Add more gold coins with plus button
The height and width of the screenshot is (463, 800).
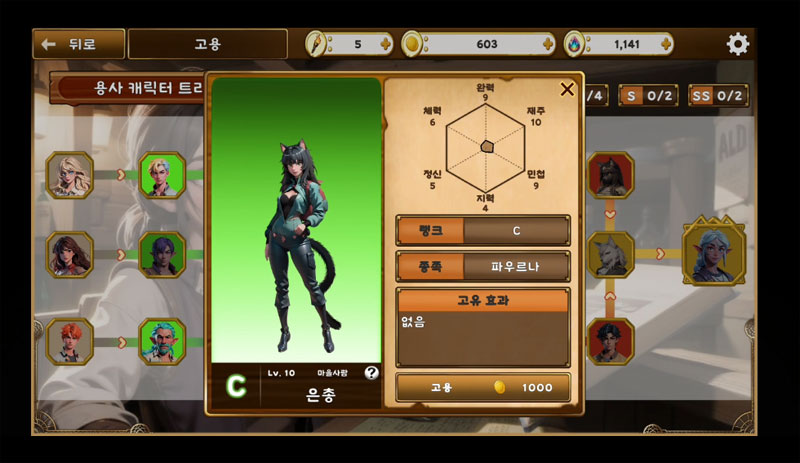(547, 44)
